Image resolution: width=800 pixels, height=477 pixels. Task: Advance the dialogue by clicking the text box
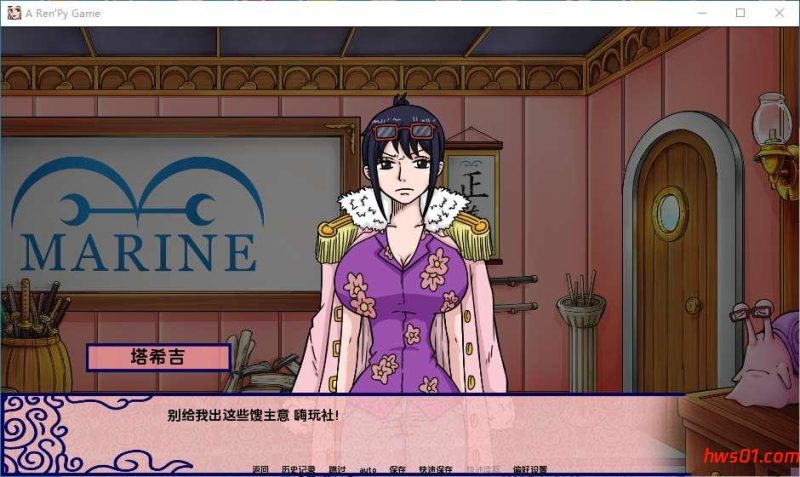pos(400,425)
